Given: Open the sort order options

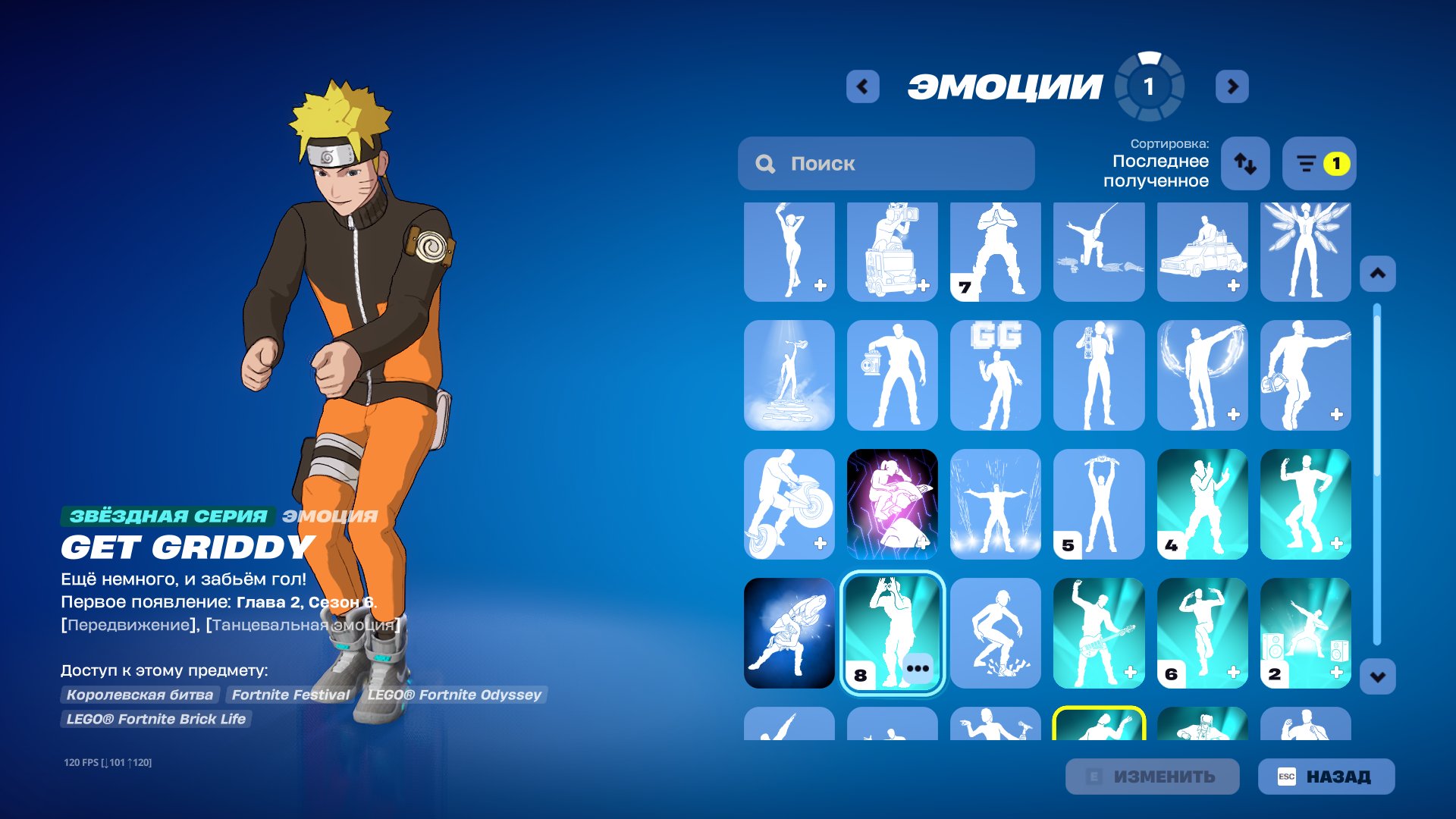Looking at the screenshot, I should pyautogui.click(x=1246, y=164).
